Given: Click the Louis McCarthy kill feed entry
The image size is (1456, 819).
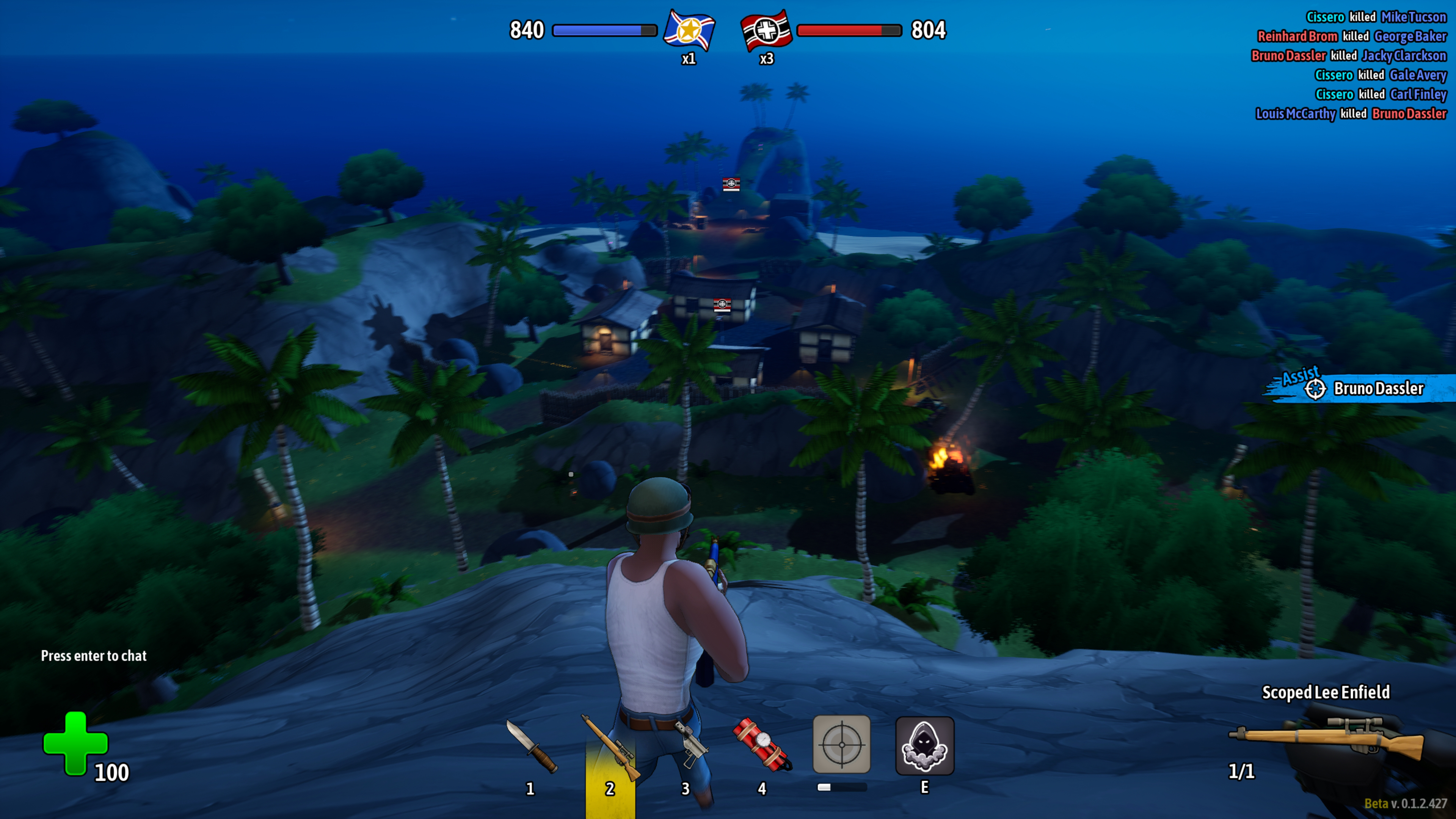Looking at the screenshot, I should [1351, 114].
